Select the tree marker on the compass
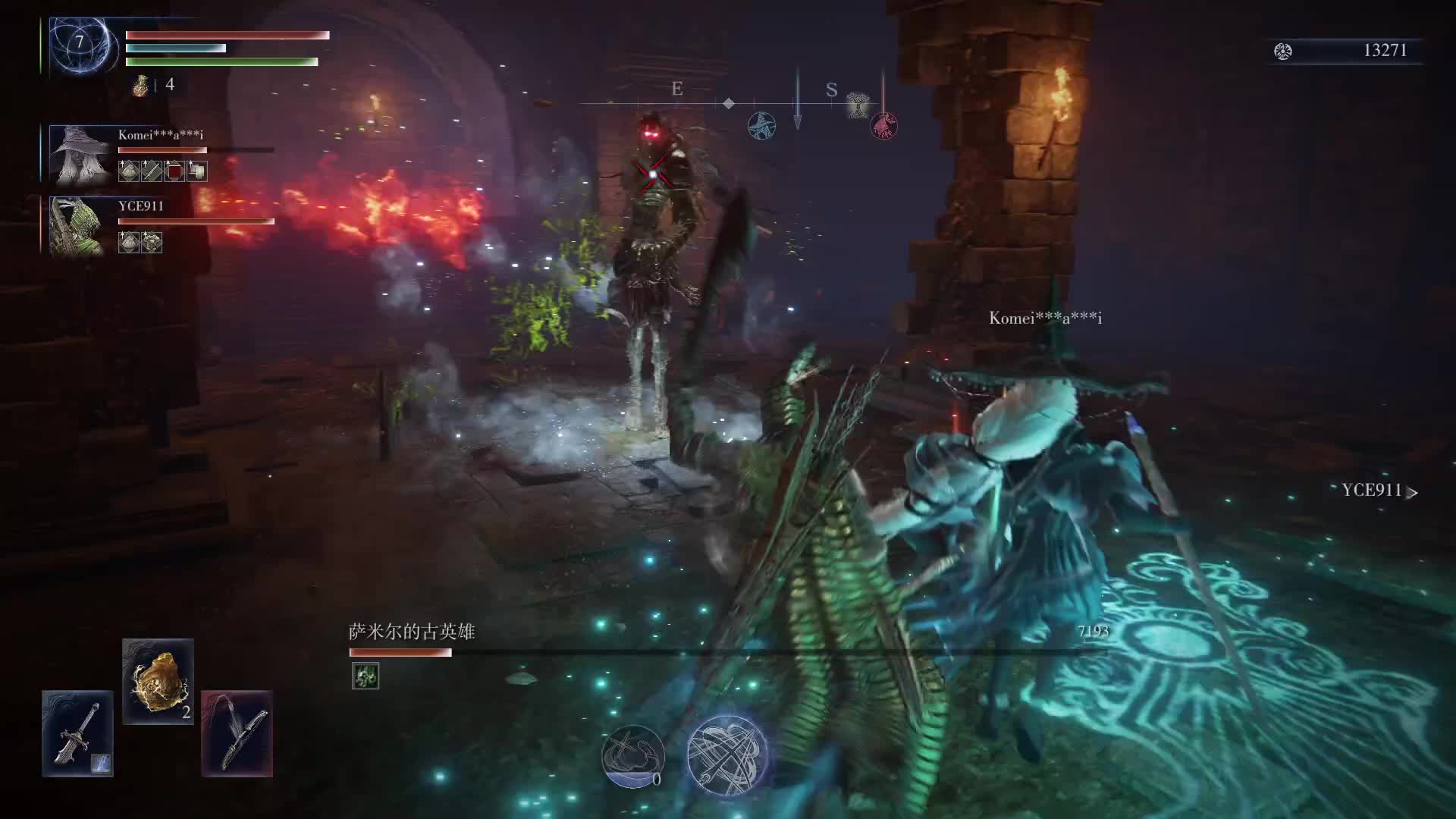The width and height of the screenshot is (1456, 819). 858,105
